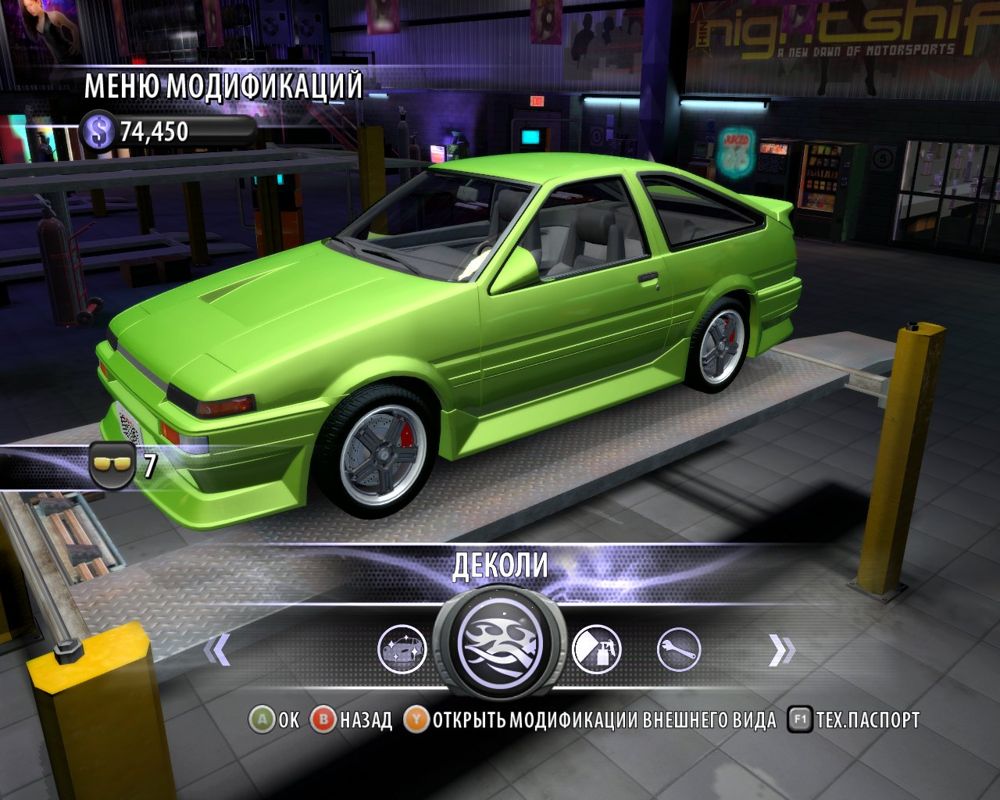Open the spray paint gun category

tap(596, 650)
